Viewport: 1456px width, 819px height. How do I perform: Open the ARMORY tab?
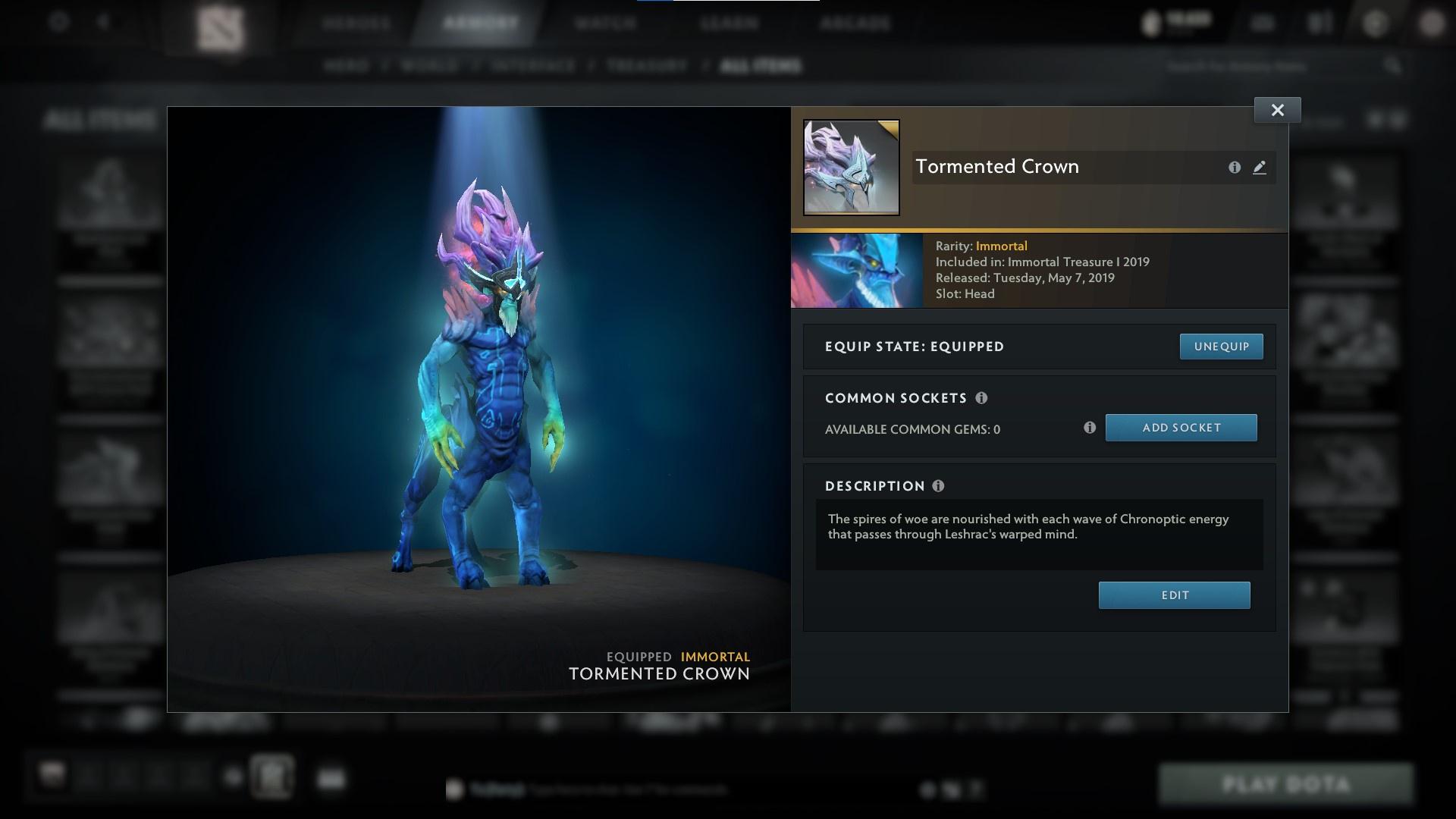477,23
